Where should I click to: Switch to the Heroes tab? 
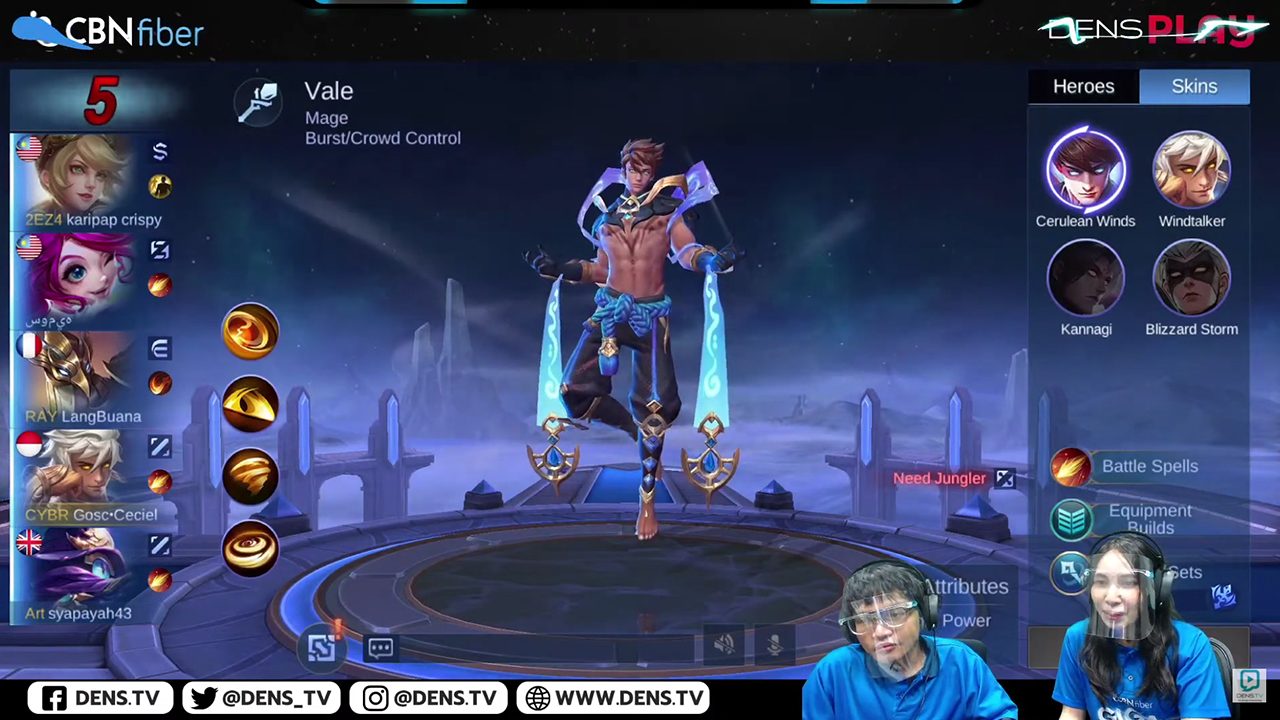point(1083,87)
